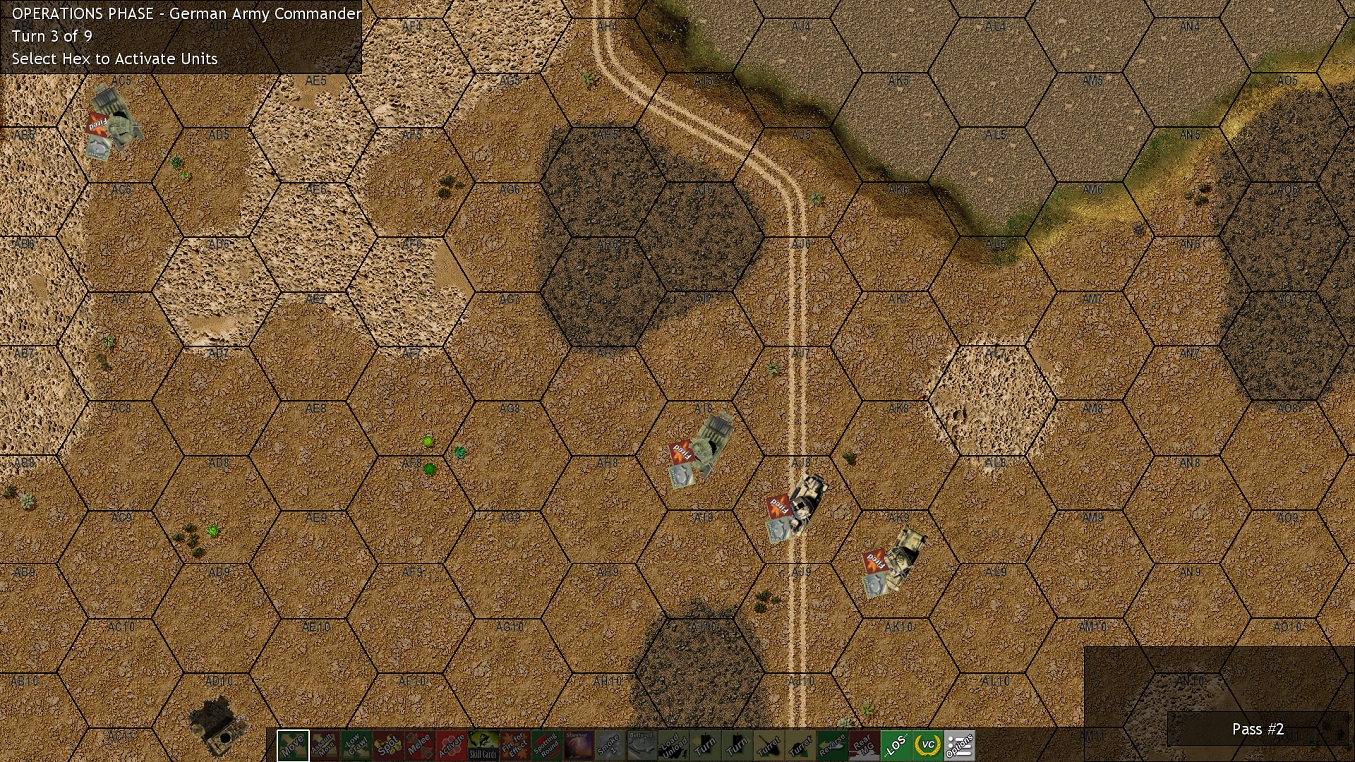Viewport: 1355px width, 762px height.
Task: Click the Pass #2 button
Action: coord(1257,729)
